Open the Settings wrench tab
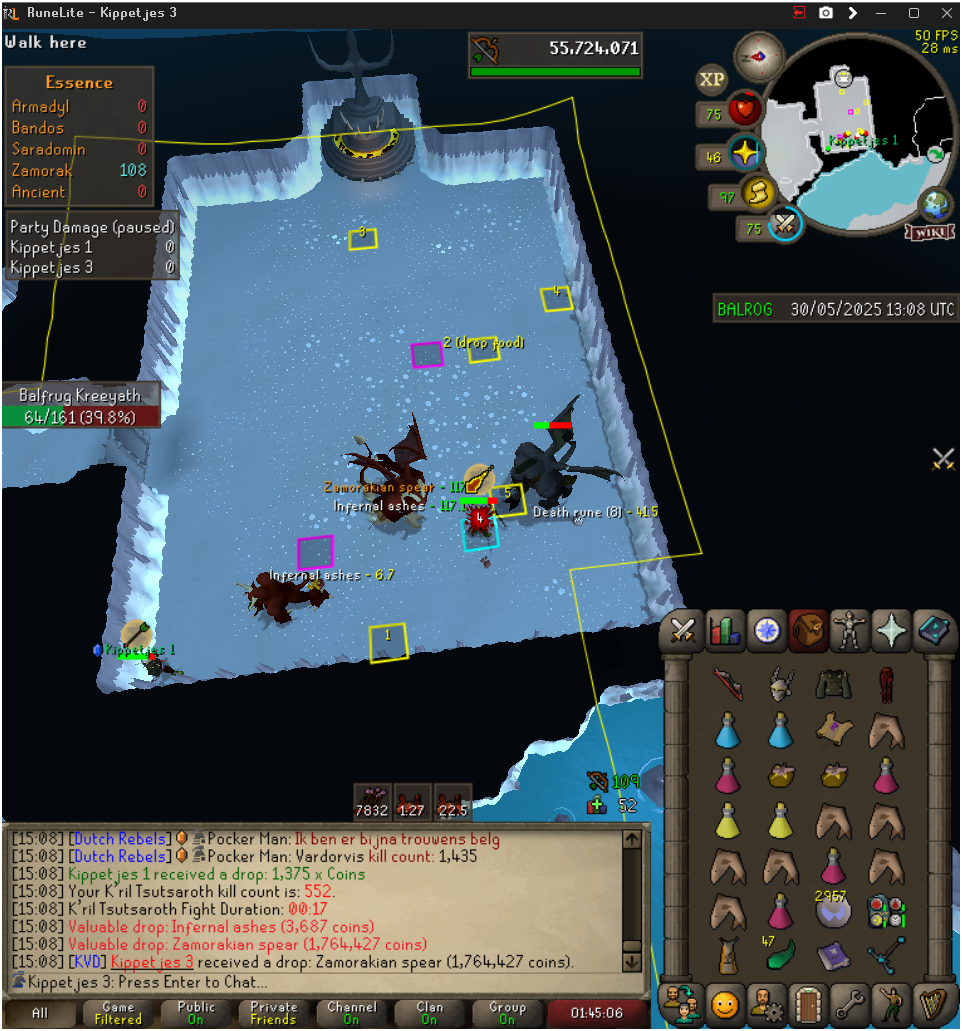 pos(851,1001)
